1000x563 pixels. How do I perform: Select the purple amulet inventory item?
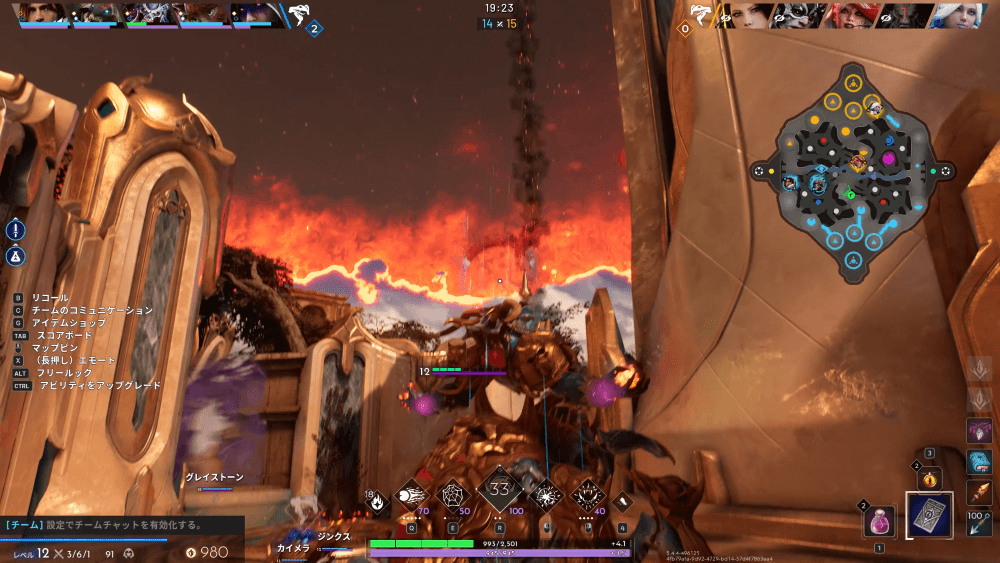click(979, 431)
